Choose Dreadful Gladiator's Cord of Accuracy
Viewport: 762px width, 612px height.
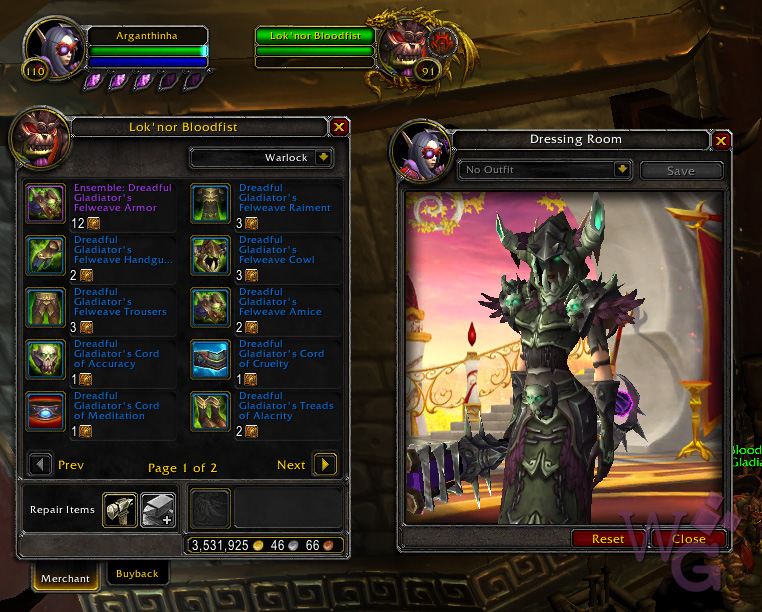coord(45,360)
